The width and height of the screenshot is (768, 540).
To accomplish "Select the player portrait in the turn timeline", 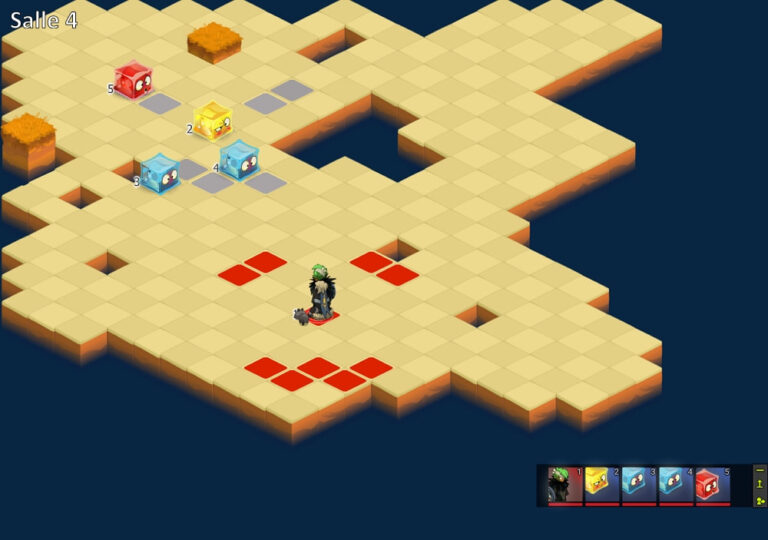I will click(565, 485).
